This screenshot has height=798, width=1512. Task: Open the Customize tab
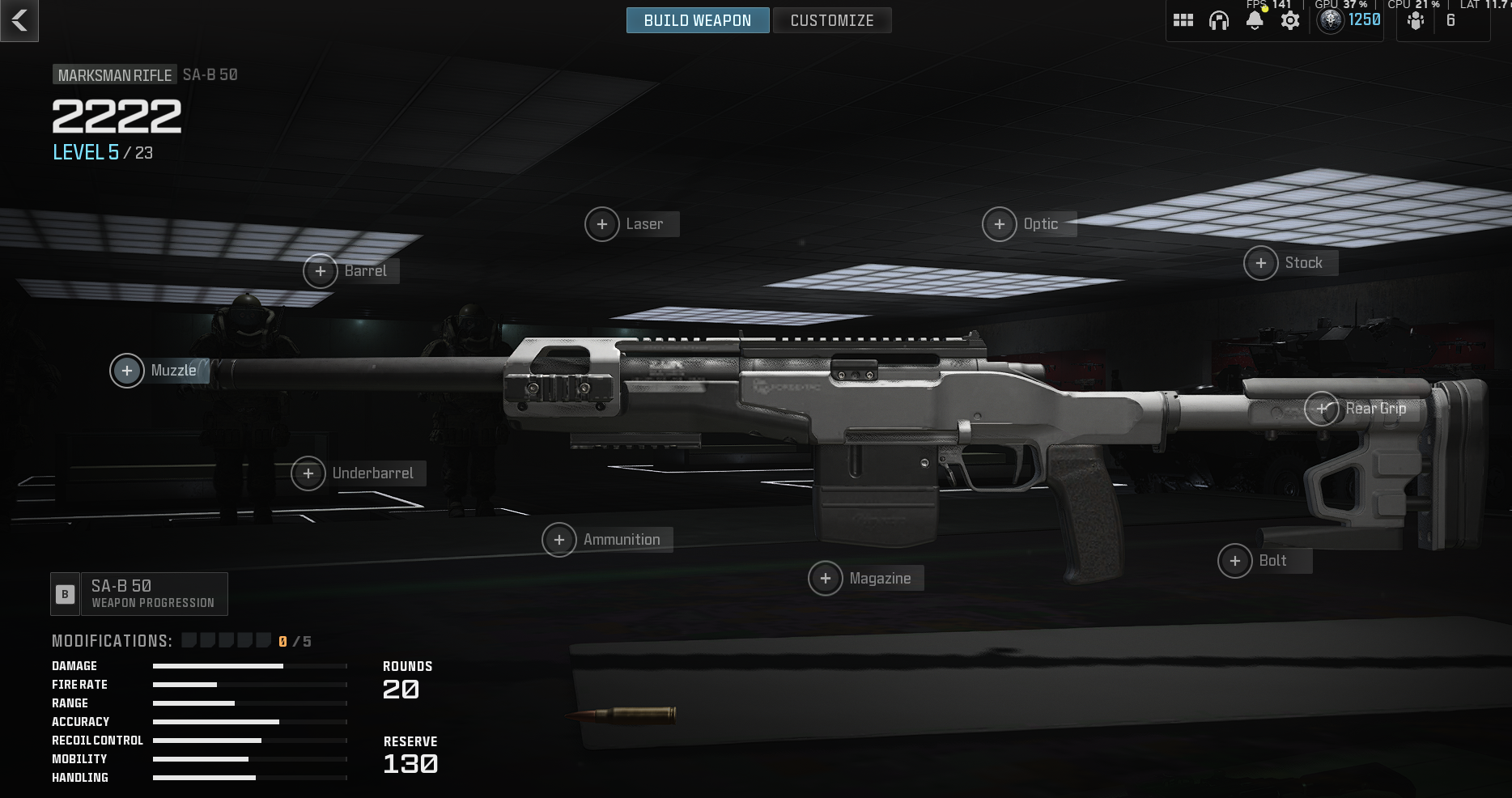(831, 20)
